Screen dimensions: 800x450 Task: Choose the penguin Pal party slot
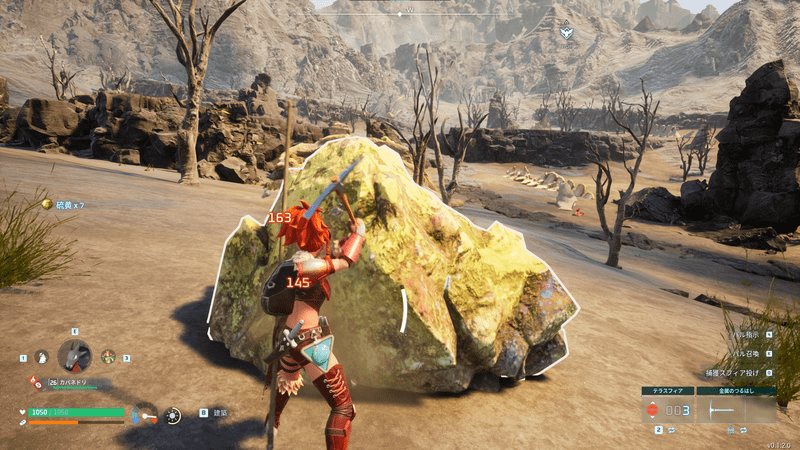(x=42, y=357)
